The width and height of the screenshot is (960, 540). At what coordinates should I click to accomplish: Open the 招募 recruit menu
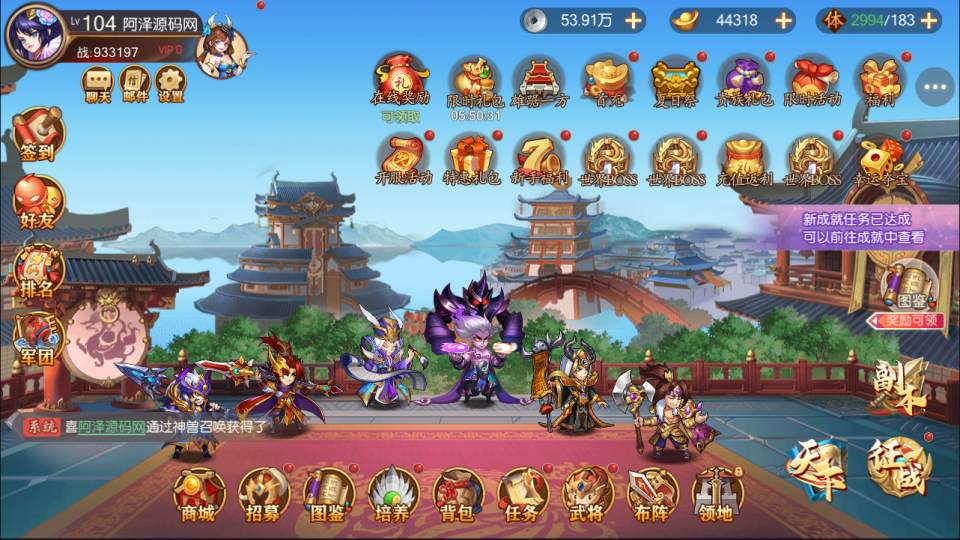263,494
